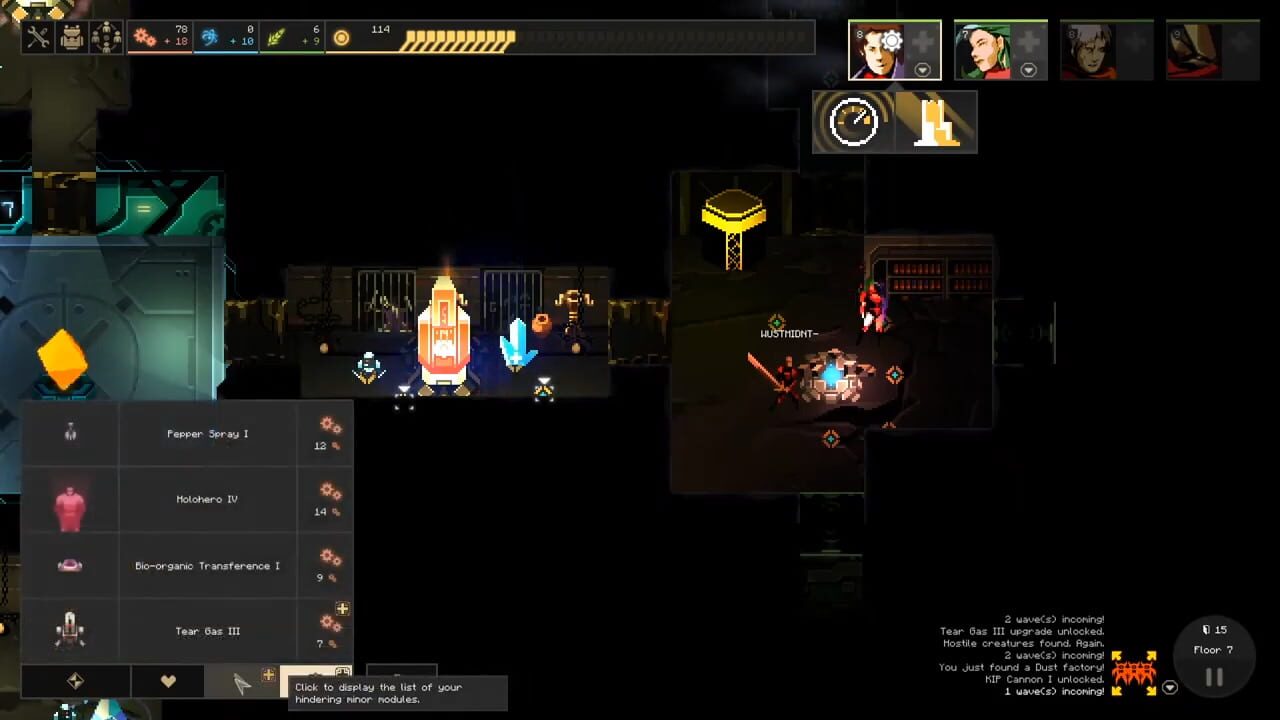Select the wrench and screwdriver tools icon
The image size is (1280, 720).
click(38, 36)
